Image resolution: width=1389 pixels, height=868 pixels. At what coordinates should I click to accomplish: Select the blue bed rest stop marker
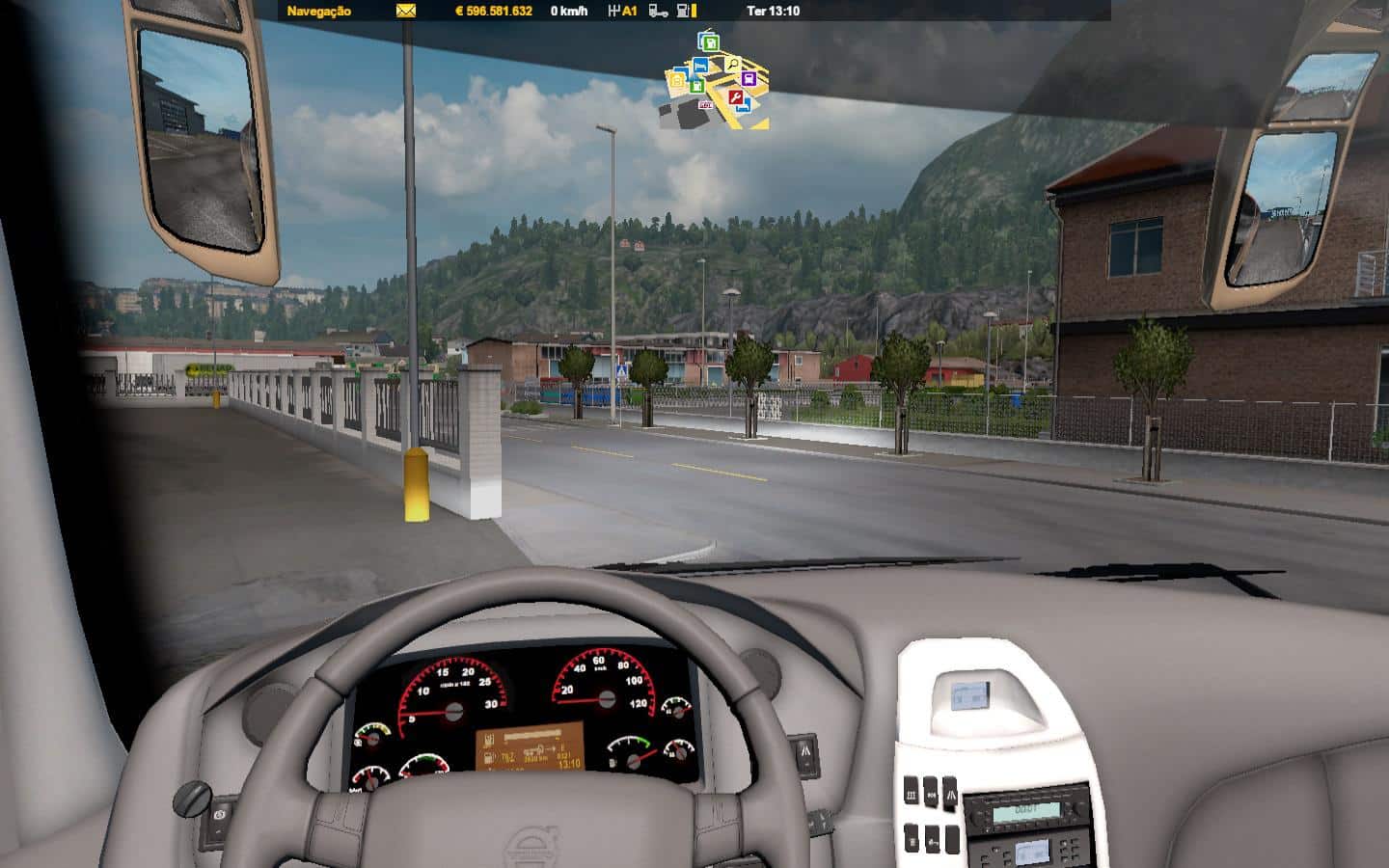[x=700, y=66]
